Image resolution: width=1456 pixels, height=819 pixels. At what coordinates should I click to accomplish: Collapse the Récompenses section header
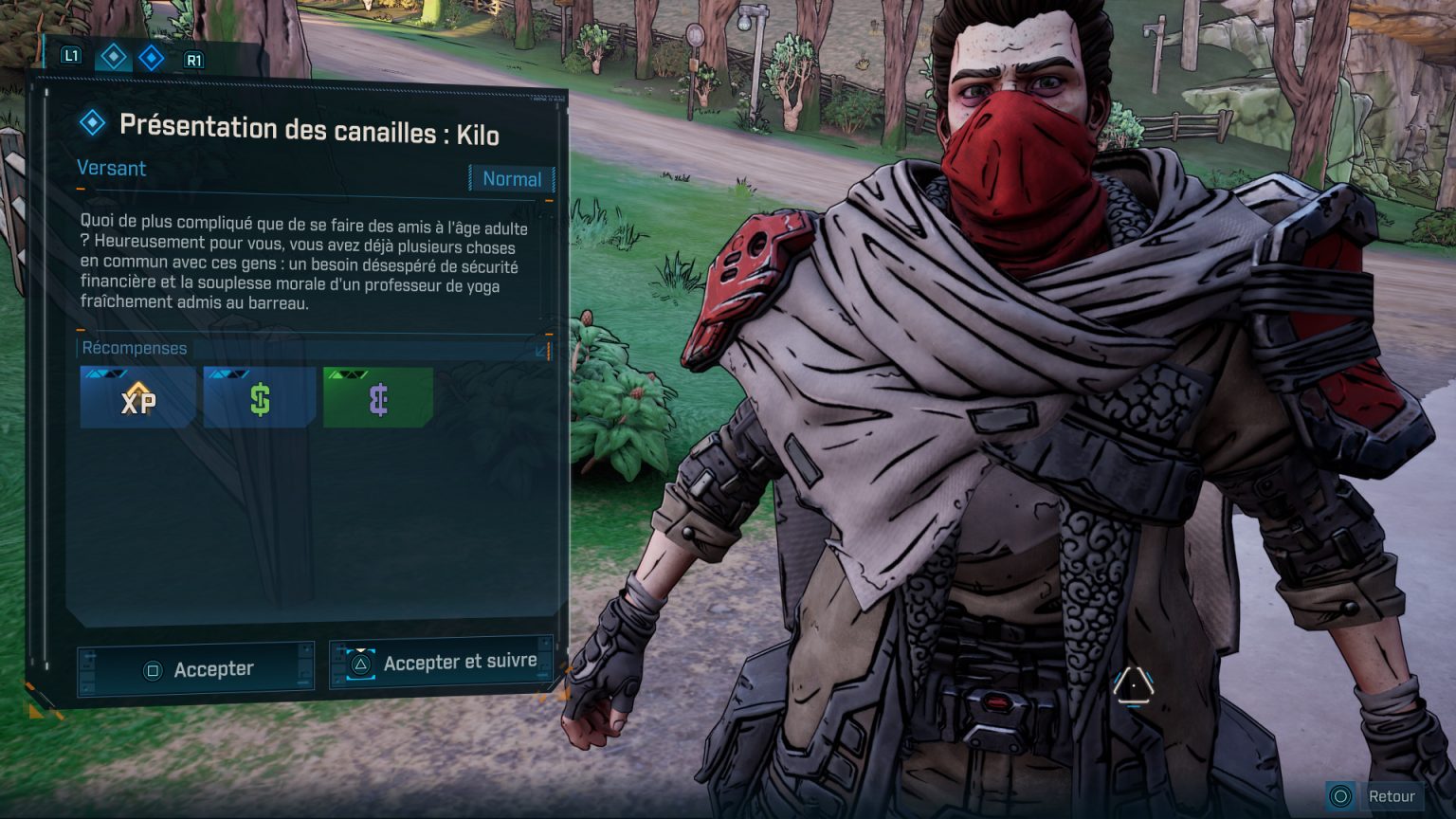[136, 348]
